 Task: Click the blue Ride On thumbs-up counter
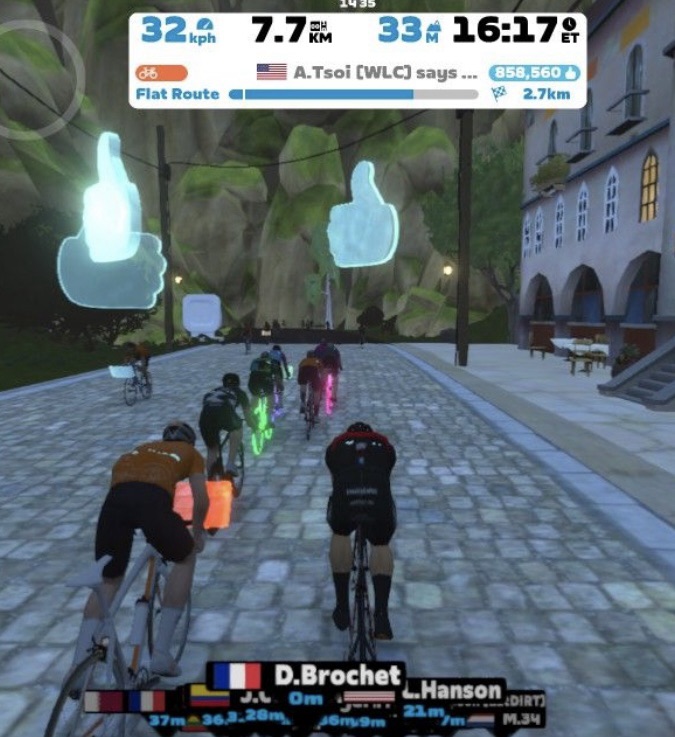[x=534, y=72]
